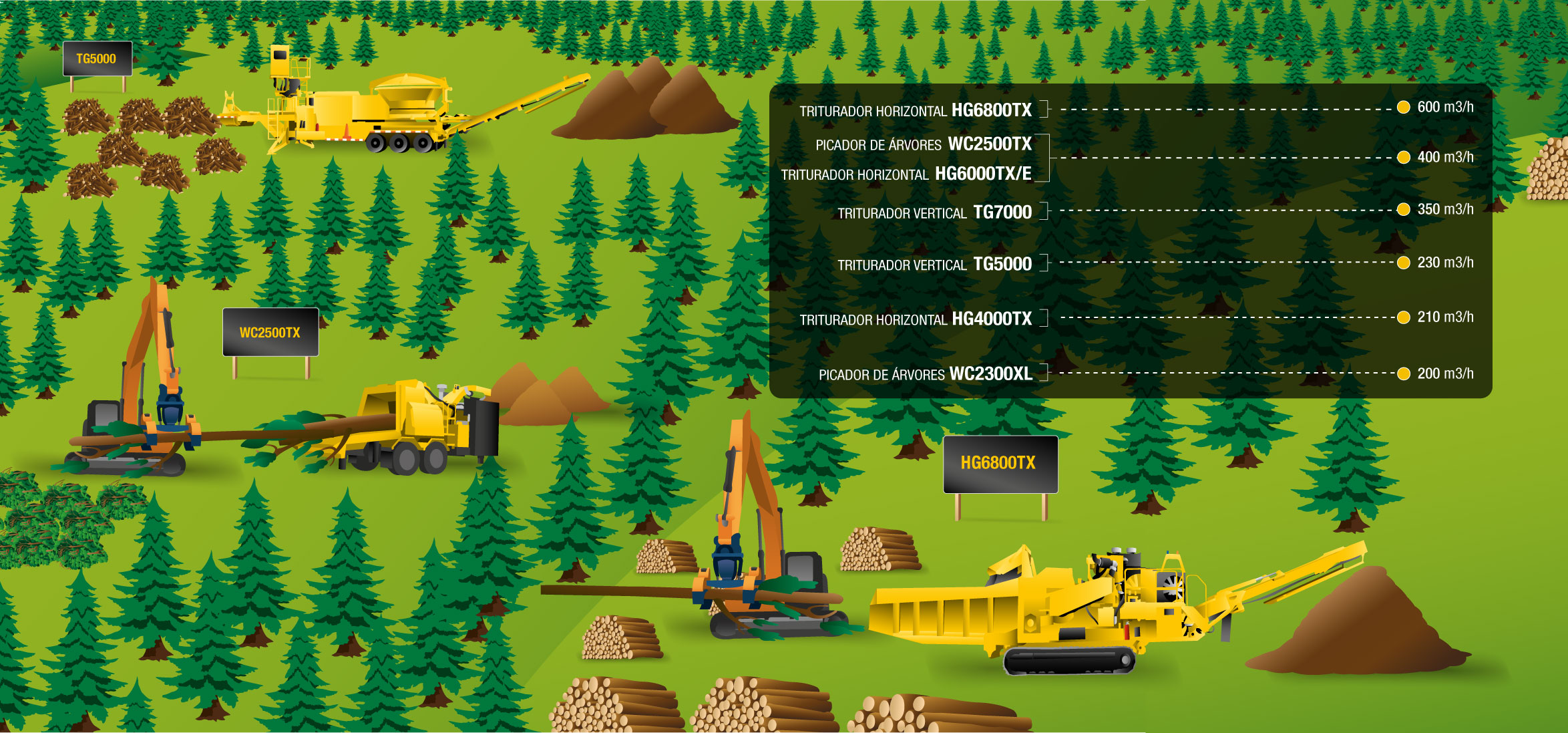Choose the Triturador Horizontal HG4000TX legend row
The height and width of the screenshot is (733, 1568).
[x=916, y=319]
